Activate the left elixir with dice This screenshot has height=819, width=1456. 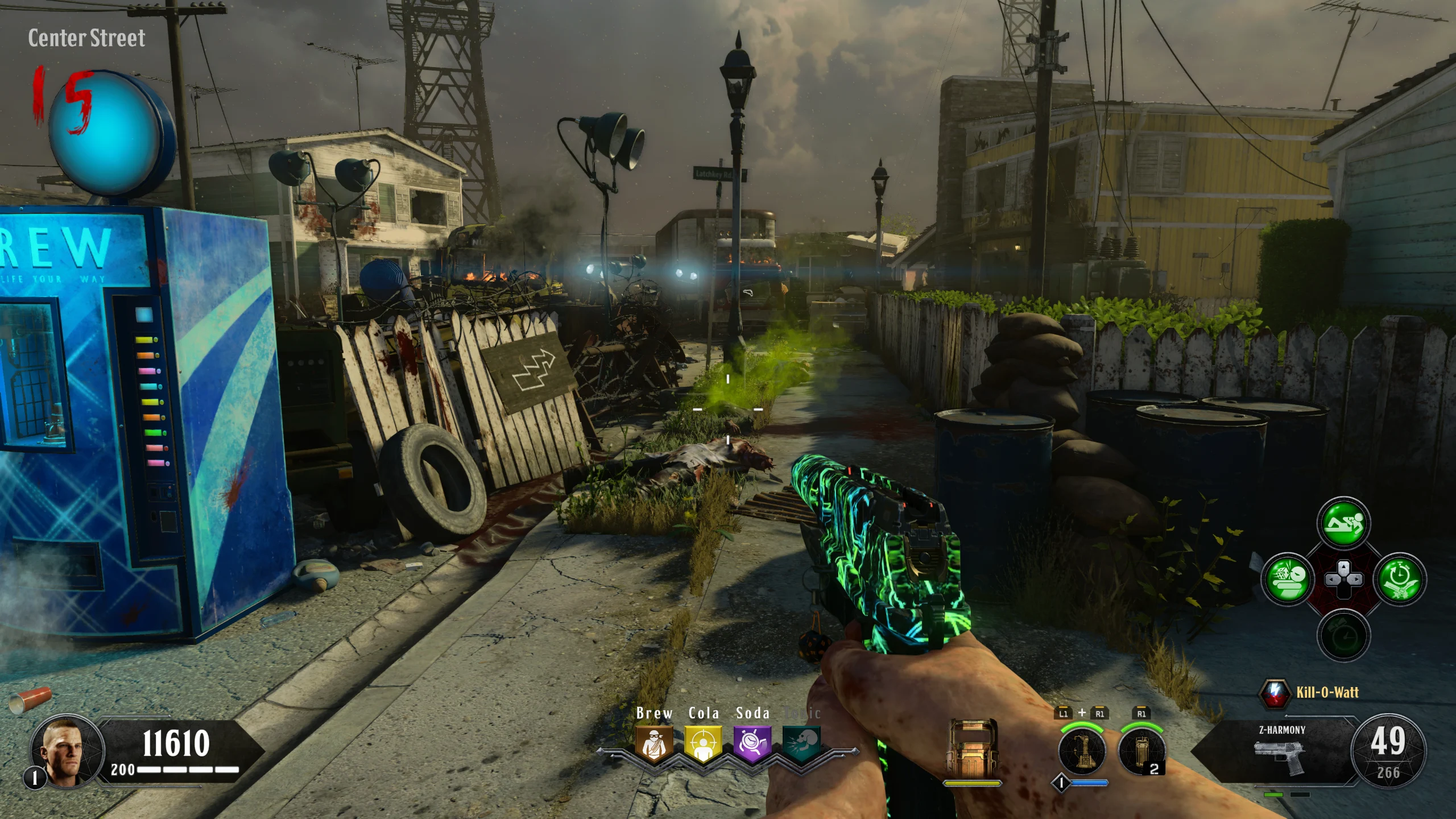tap(1288, 580)
